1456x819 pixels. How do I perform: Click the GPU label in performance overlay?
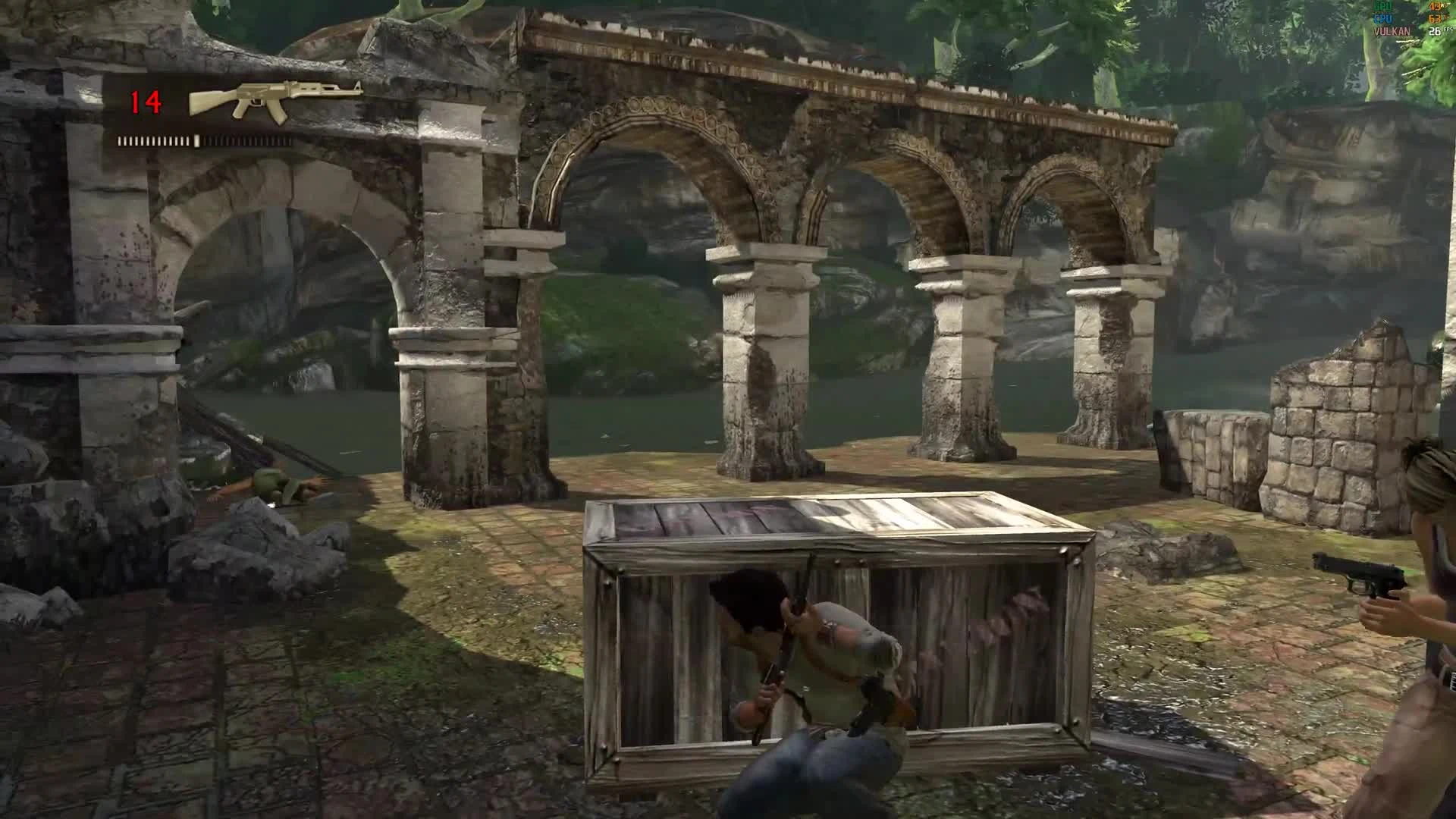1382,6
